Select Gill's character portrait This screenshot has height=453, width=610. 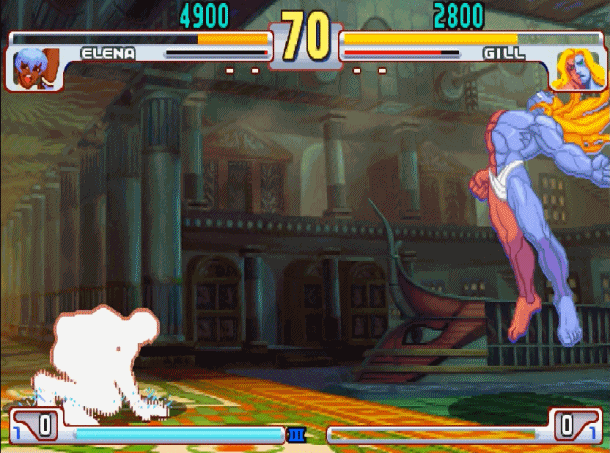pos(574,68)
